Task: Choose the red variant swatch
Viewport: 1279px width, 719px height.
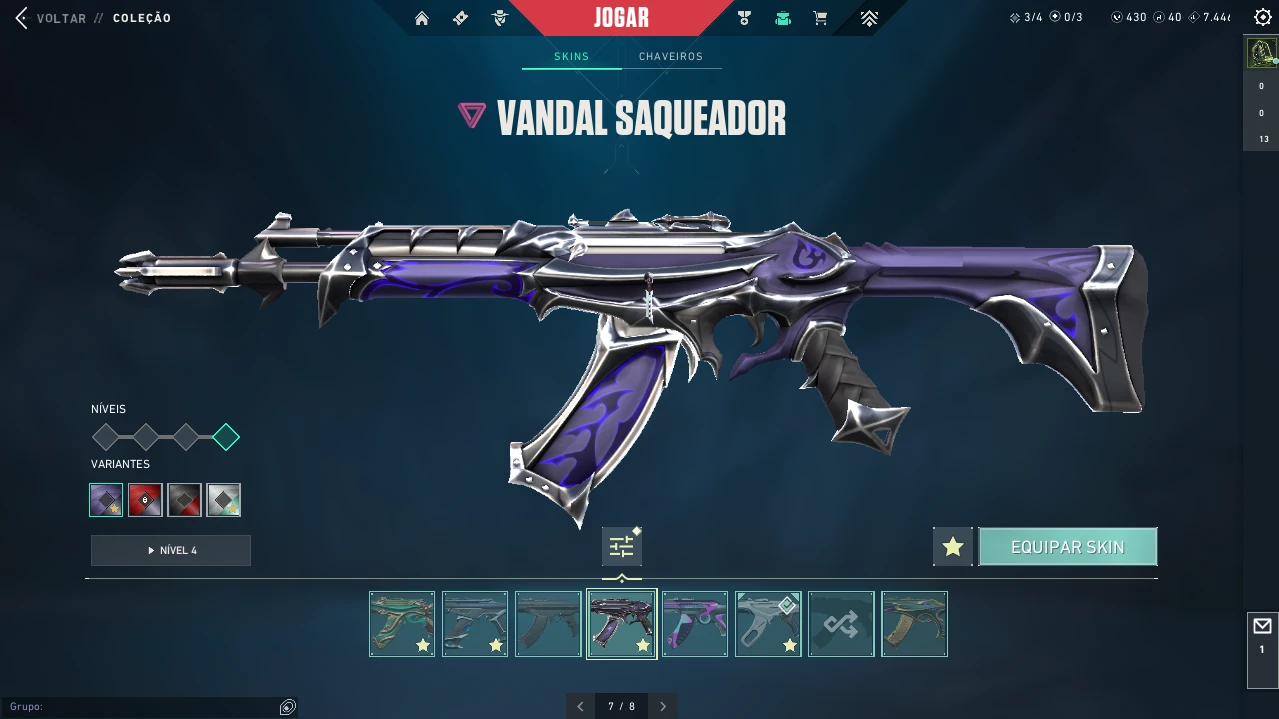Action: [x=145, y=500]
